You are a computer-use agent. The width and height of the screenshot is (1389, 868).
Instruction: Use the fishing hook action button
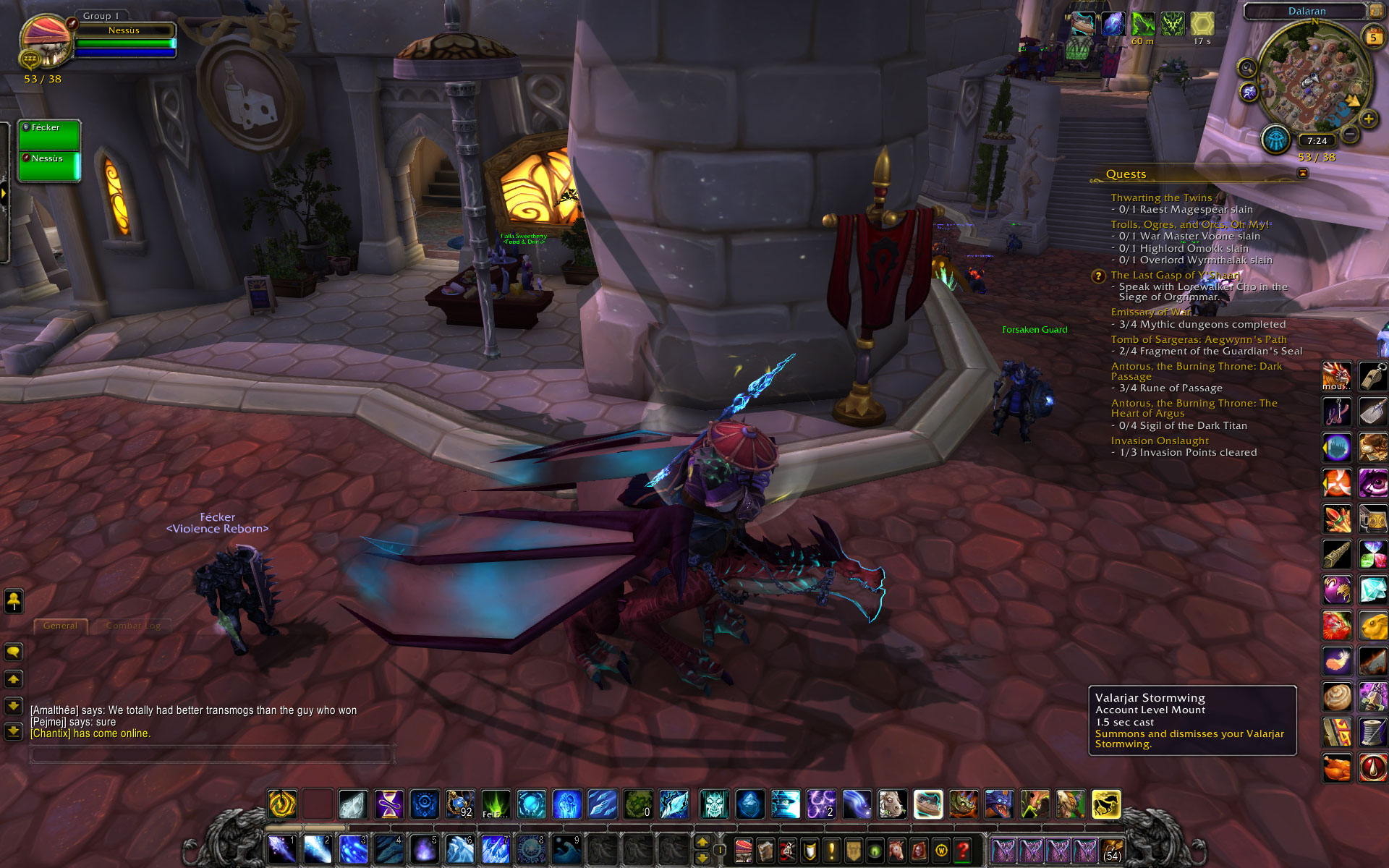(1336, 412)
